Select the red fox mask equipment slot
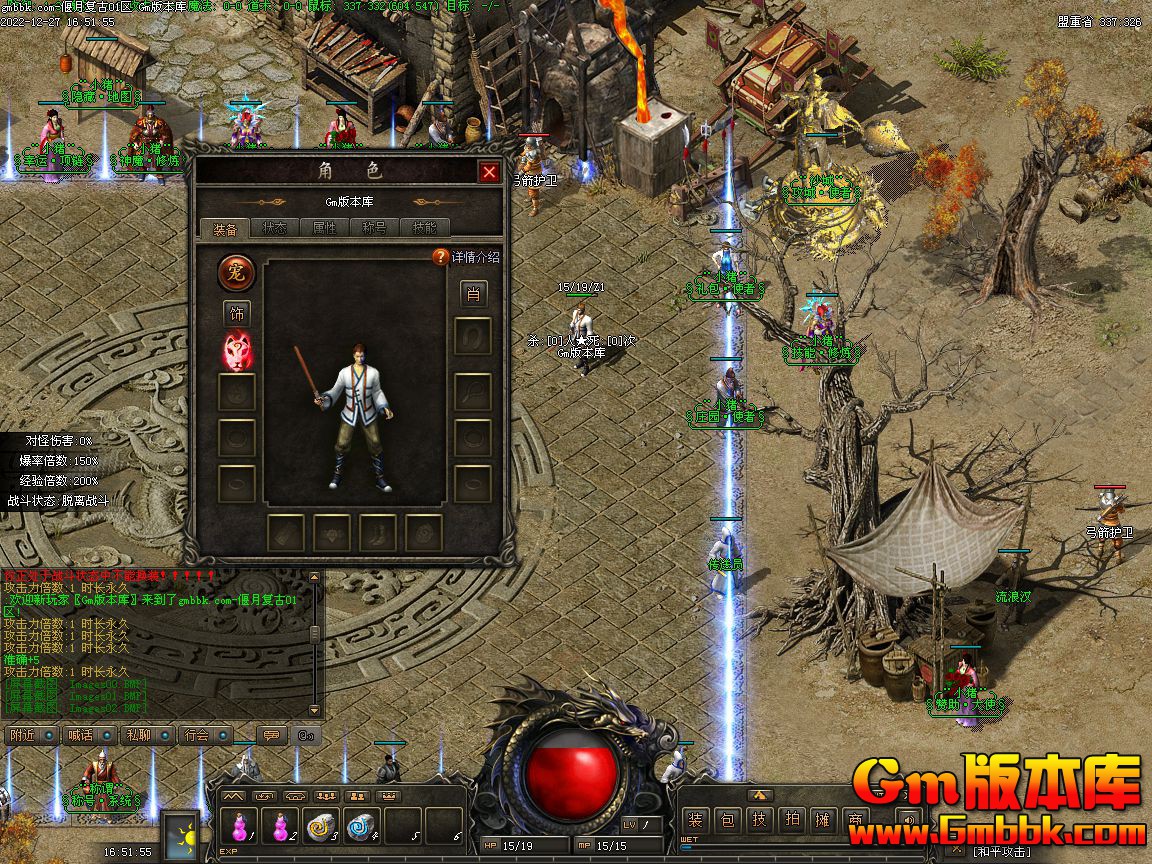Image resolution: width=1152 pixels, height=864 pixels. click(237, 351)
